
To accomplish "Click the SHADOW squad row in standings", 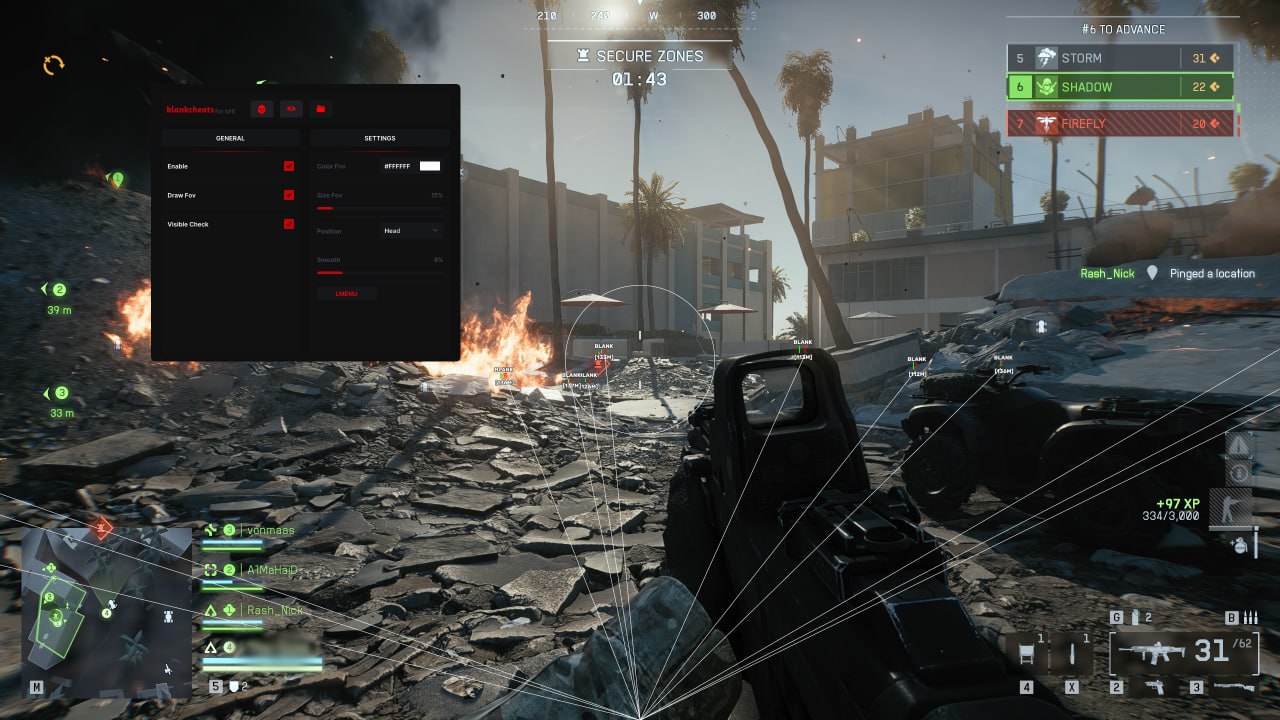I will (x=1120, y=87).
